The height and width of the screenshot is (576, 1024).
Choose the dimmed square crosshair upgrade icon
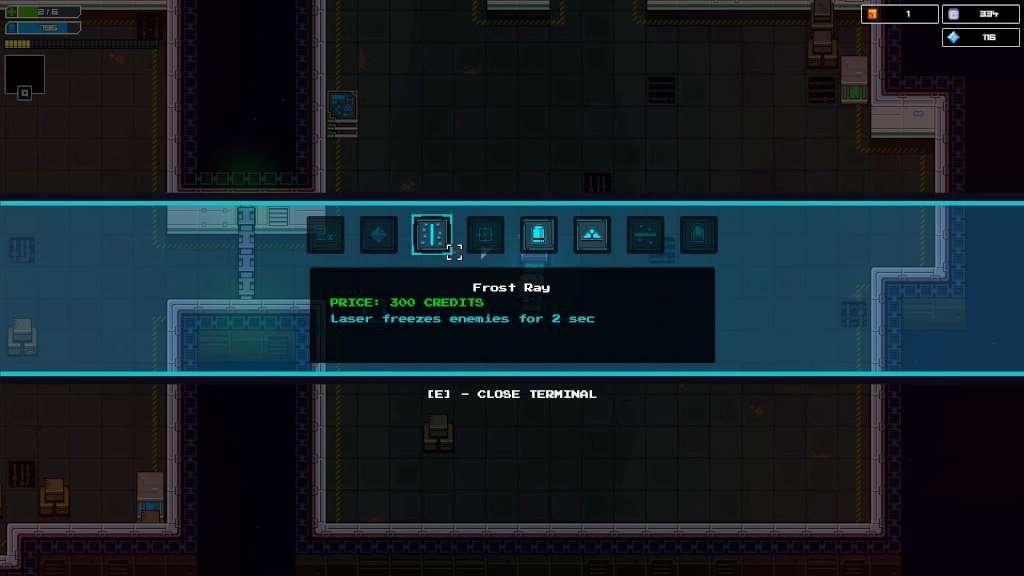[x=486, y=235]
